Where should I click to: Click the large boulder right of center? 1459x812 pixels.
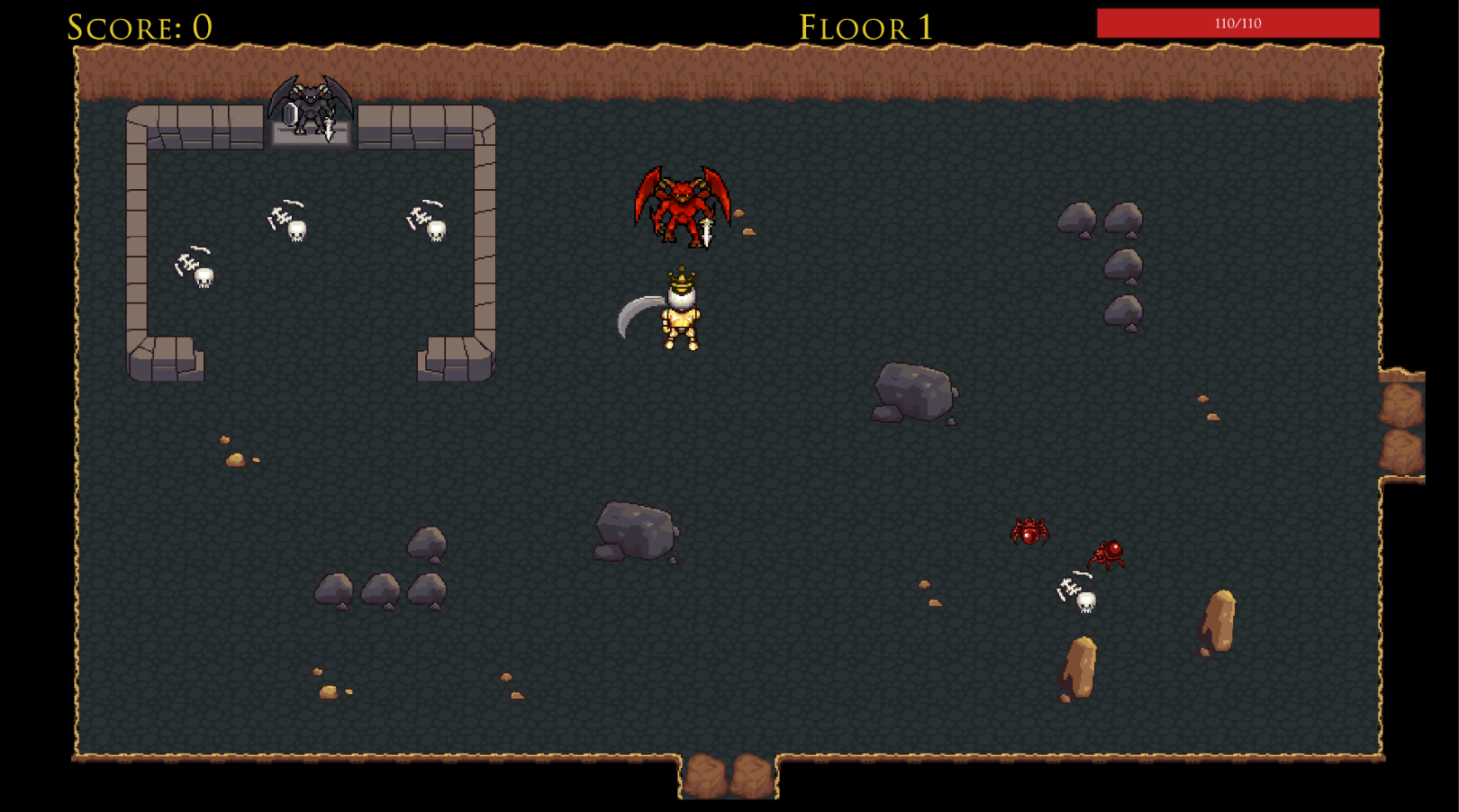point(914,392)
